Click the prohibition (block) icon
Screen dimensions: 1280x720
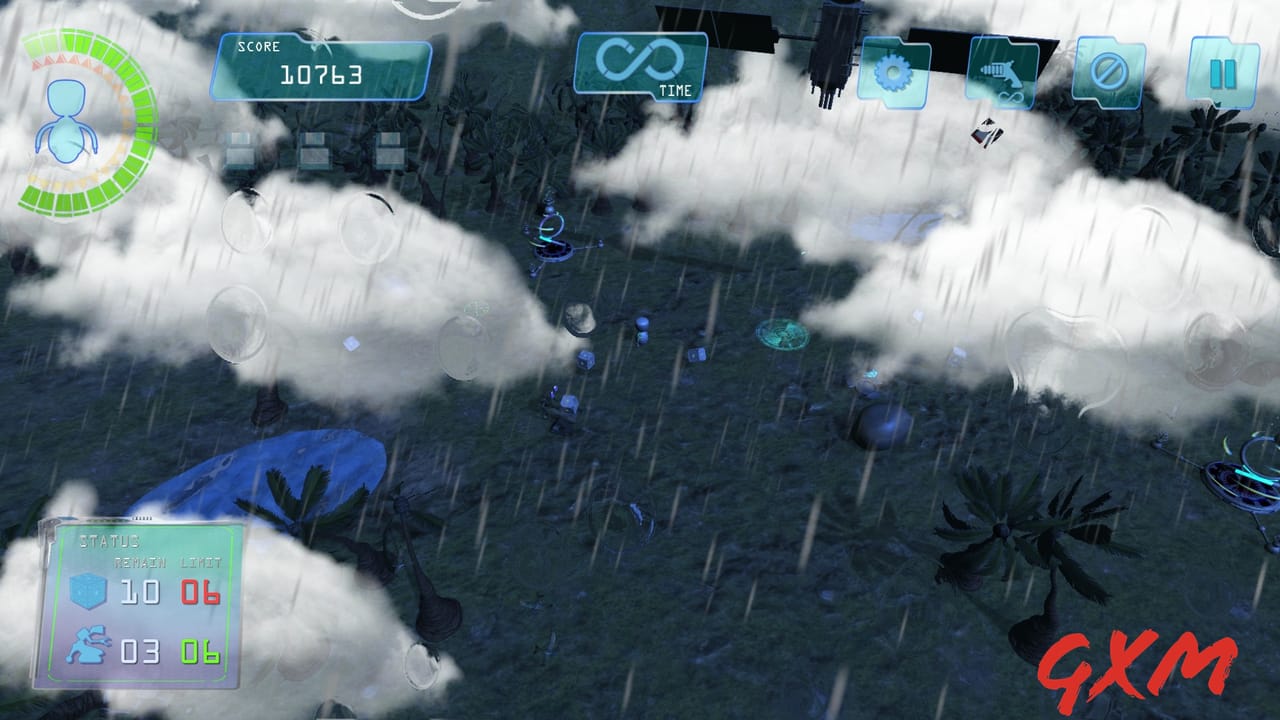1108,72
